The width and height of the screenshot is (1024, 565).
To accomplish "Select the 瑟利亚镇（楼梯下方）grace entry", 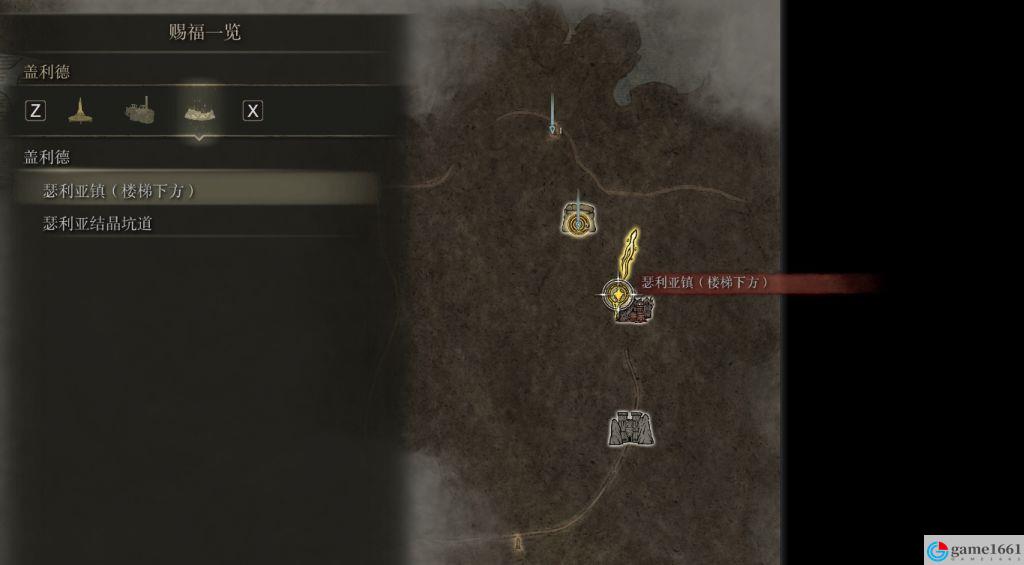I will click(x=120, y=190).
